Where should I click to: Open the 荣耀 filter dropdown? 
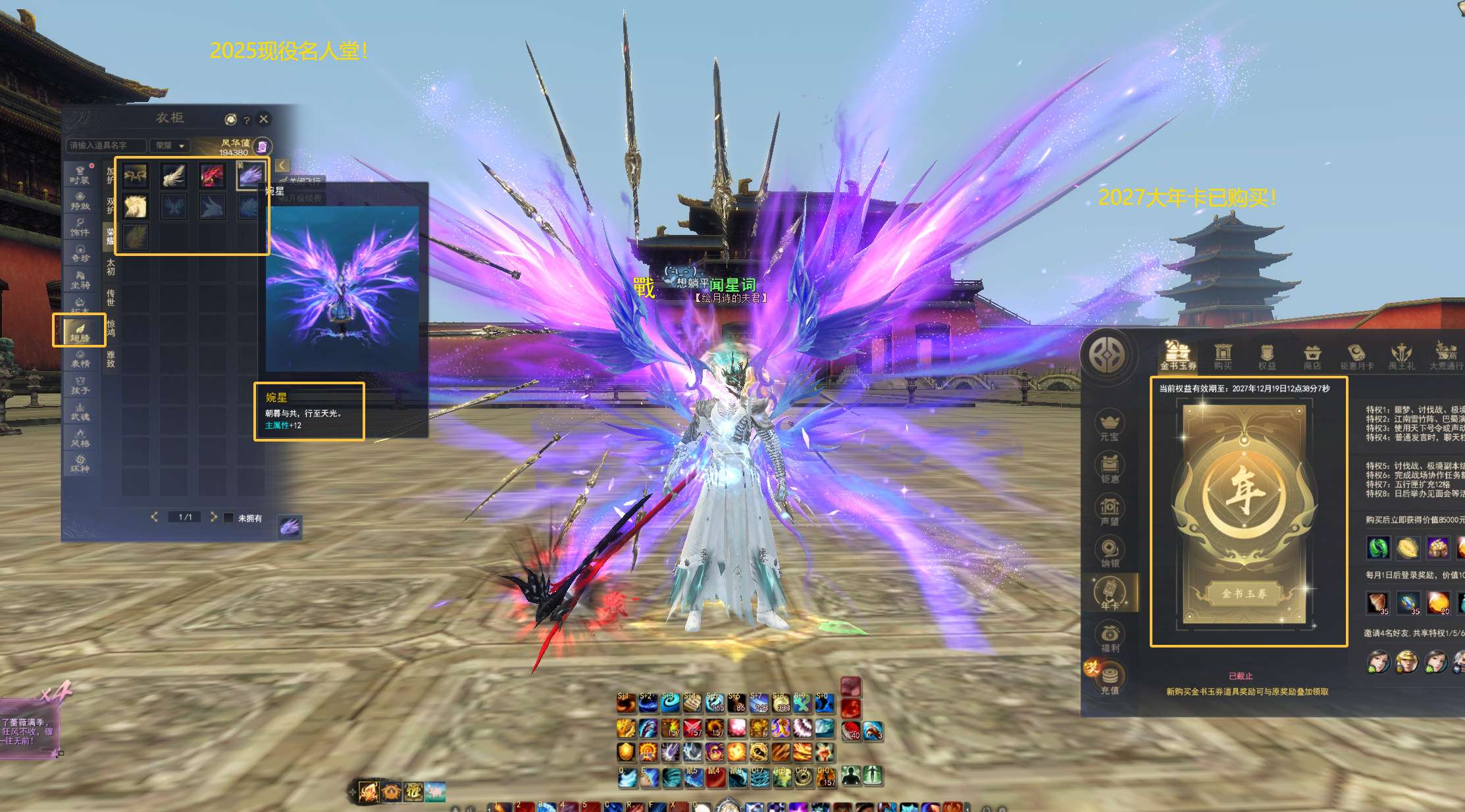tap(170, 145)
